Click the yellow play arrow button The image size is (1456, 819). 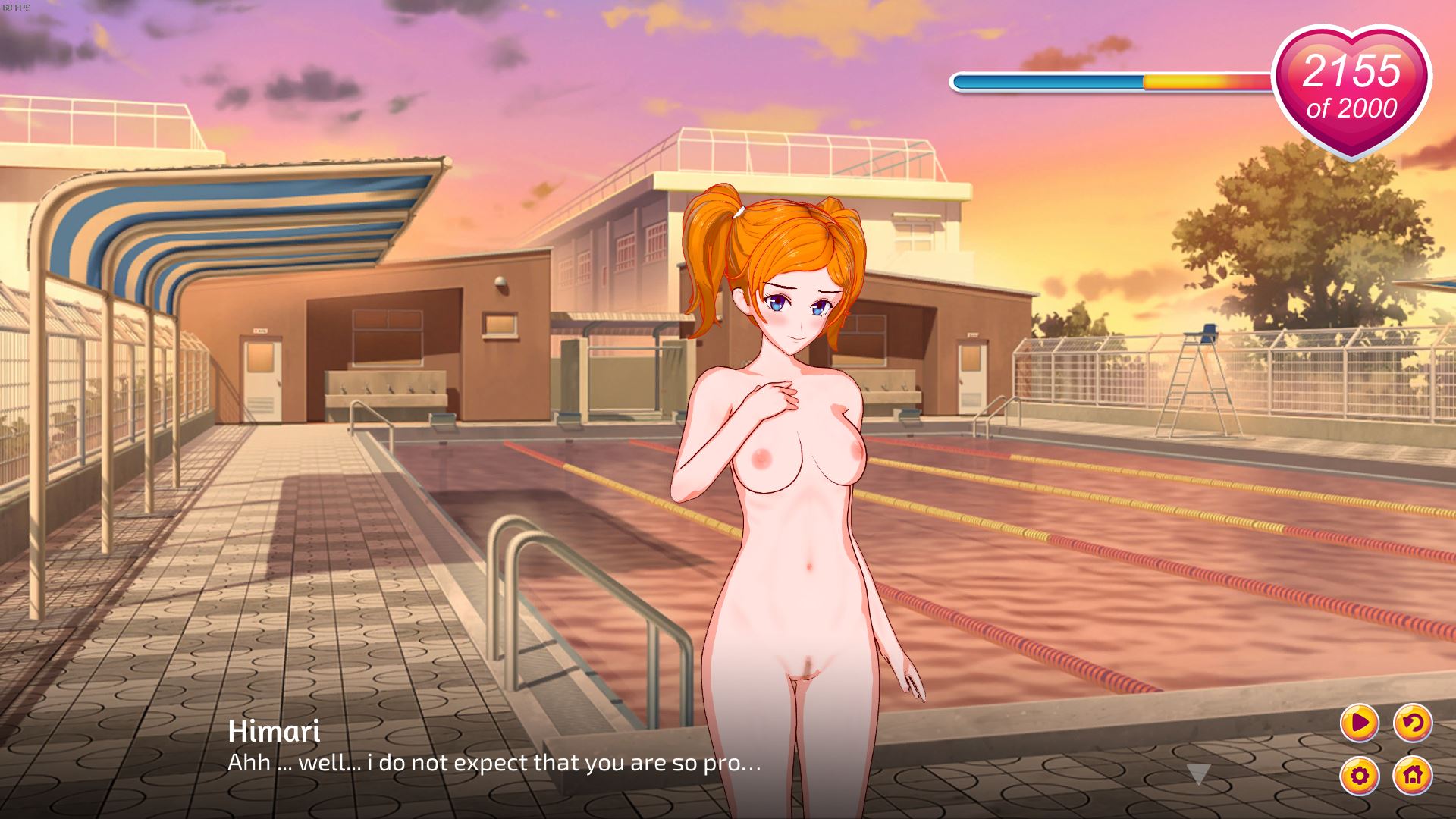[1359, 723]
